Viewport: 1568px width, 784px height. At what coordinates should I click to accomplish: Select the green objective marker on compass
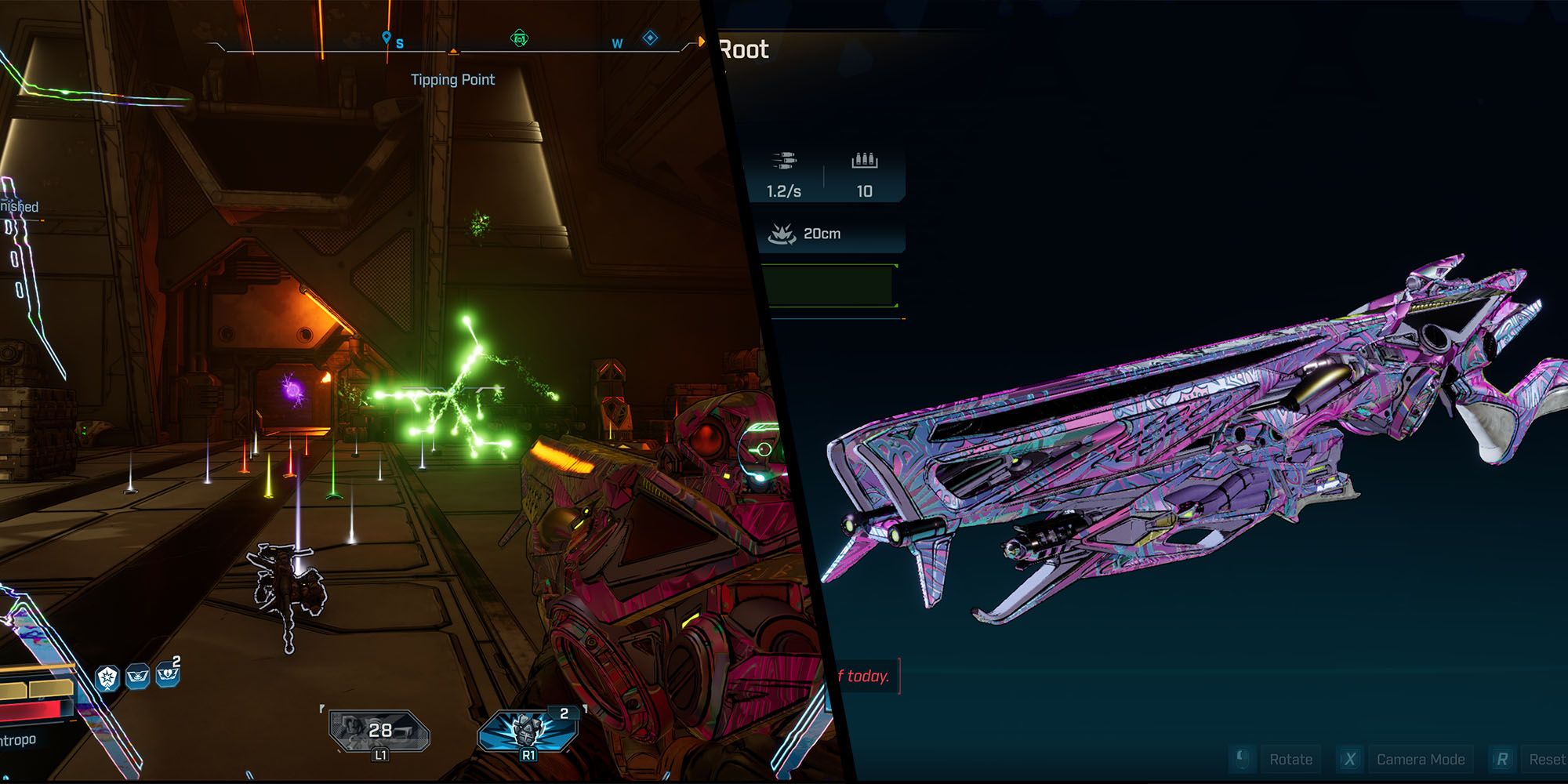click(x=519, y=38)
